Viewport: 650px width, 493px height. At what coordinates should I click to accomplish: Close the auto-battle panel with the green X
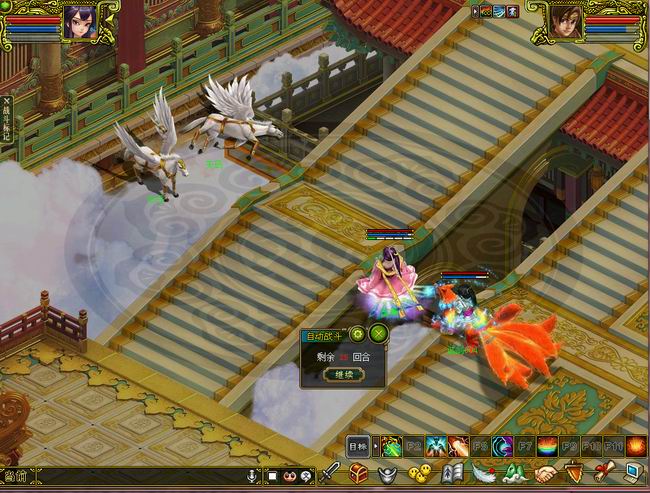pos(378,333)
